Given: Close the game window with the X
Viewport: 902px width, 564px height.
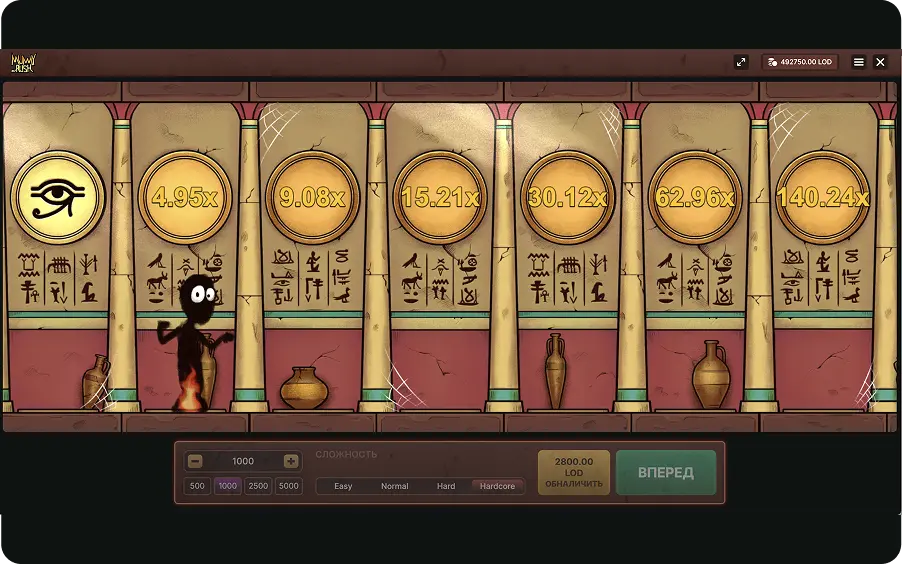Looking at the screenshot, I should point(880,62).
